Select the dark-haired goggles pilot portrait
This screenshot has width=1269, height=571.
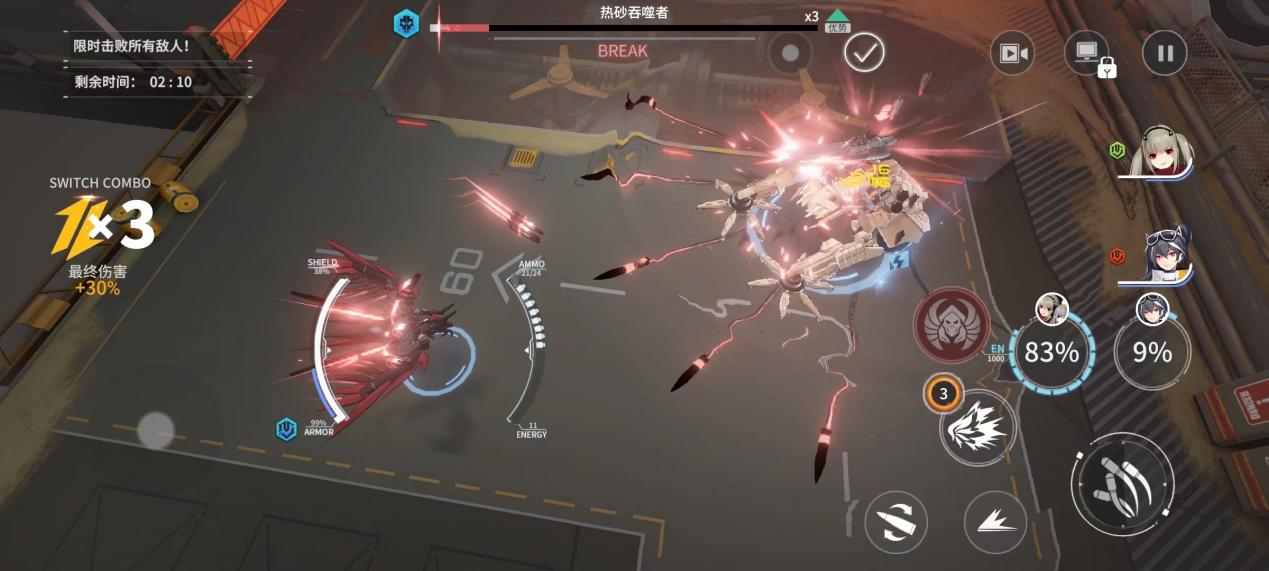pyautogui.click(x=1162, y=256)
